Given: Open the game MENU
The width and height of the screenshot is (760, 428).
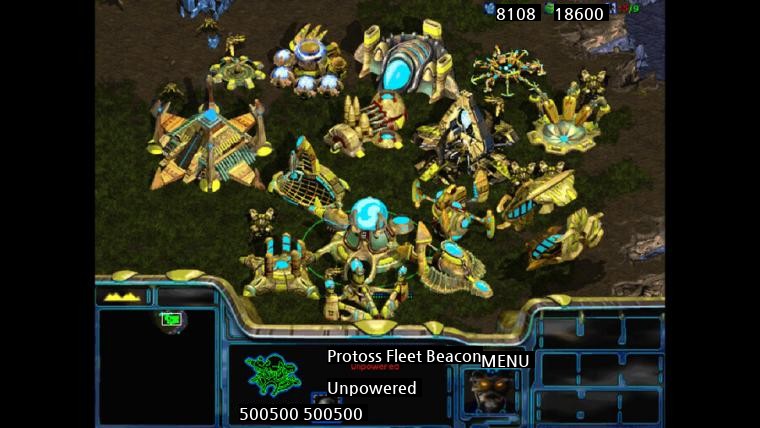Looking at the screenshot, I should tap(506, 361).
